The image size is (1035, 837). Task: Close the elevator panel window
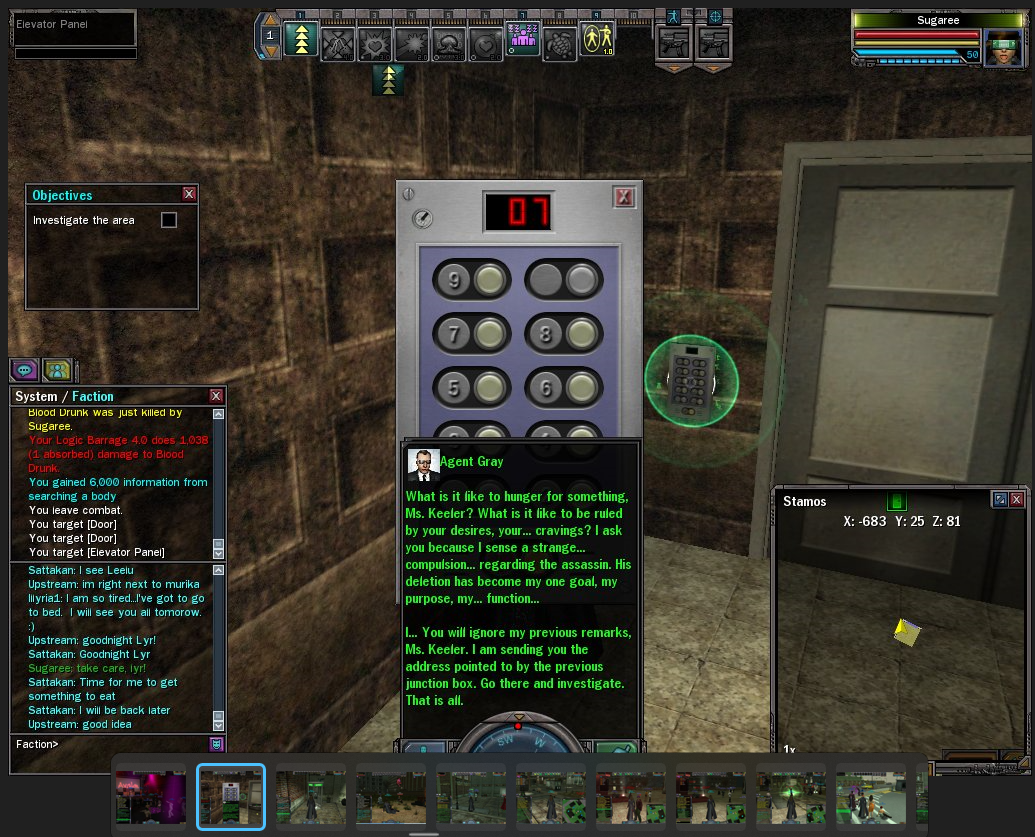tap(624, 197)
